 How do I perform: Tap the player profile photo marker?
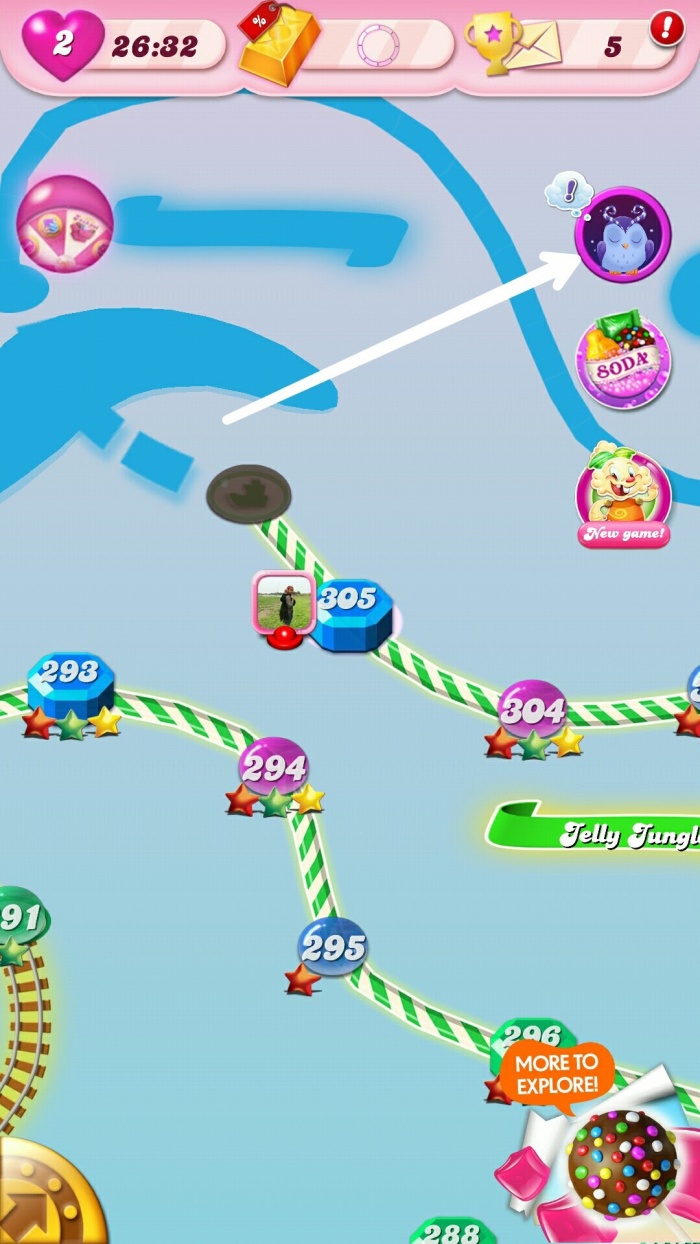point(284,601)
